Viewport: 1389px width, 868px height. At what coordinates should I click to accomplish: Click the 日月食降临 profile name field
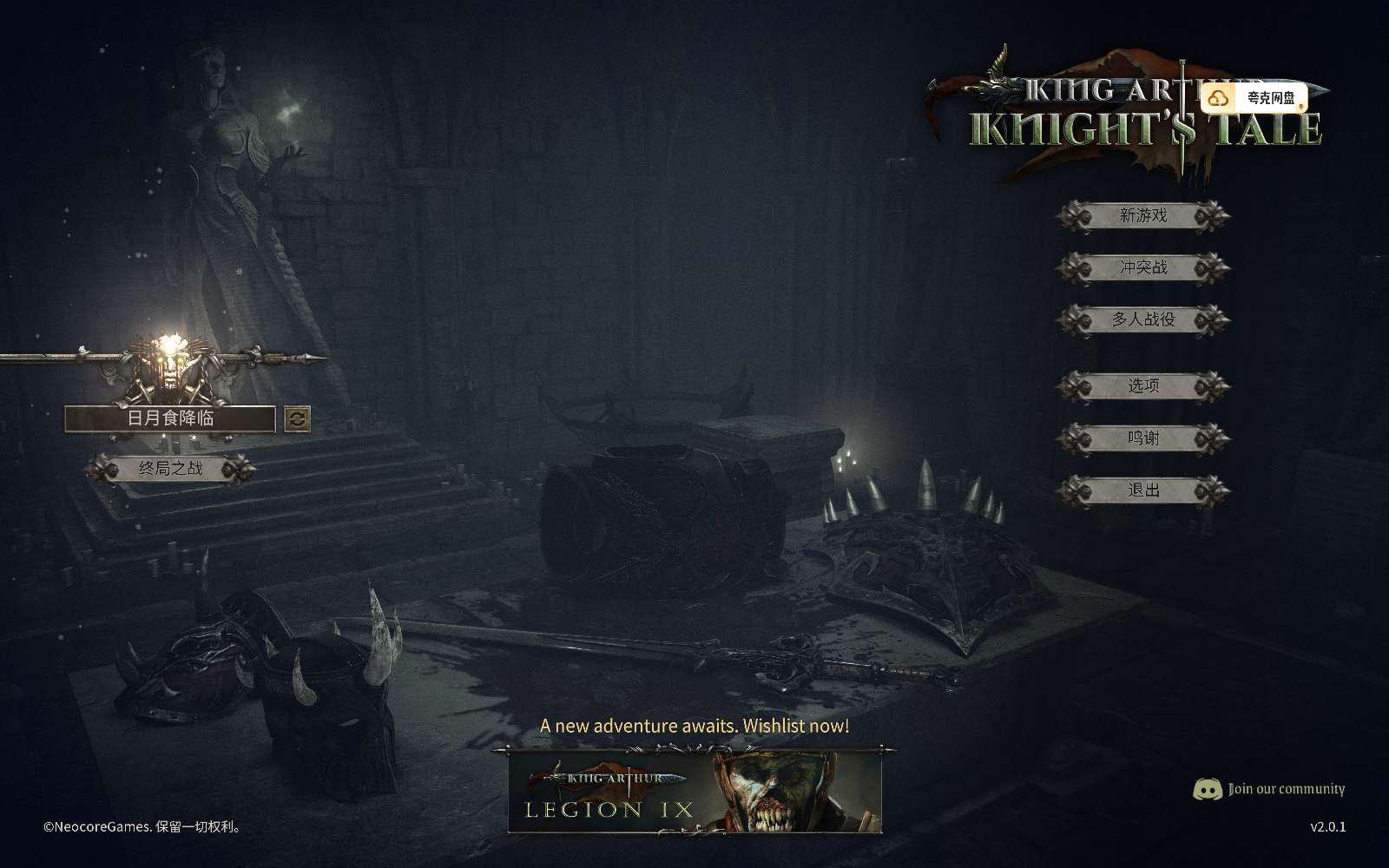click(170, 418)
